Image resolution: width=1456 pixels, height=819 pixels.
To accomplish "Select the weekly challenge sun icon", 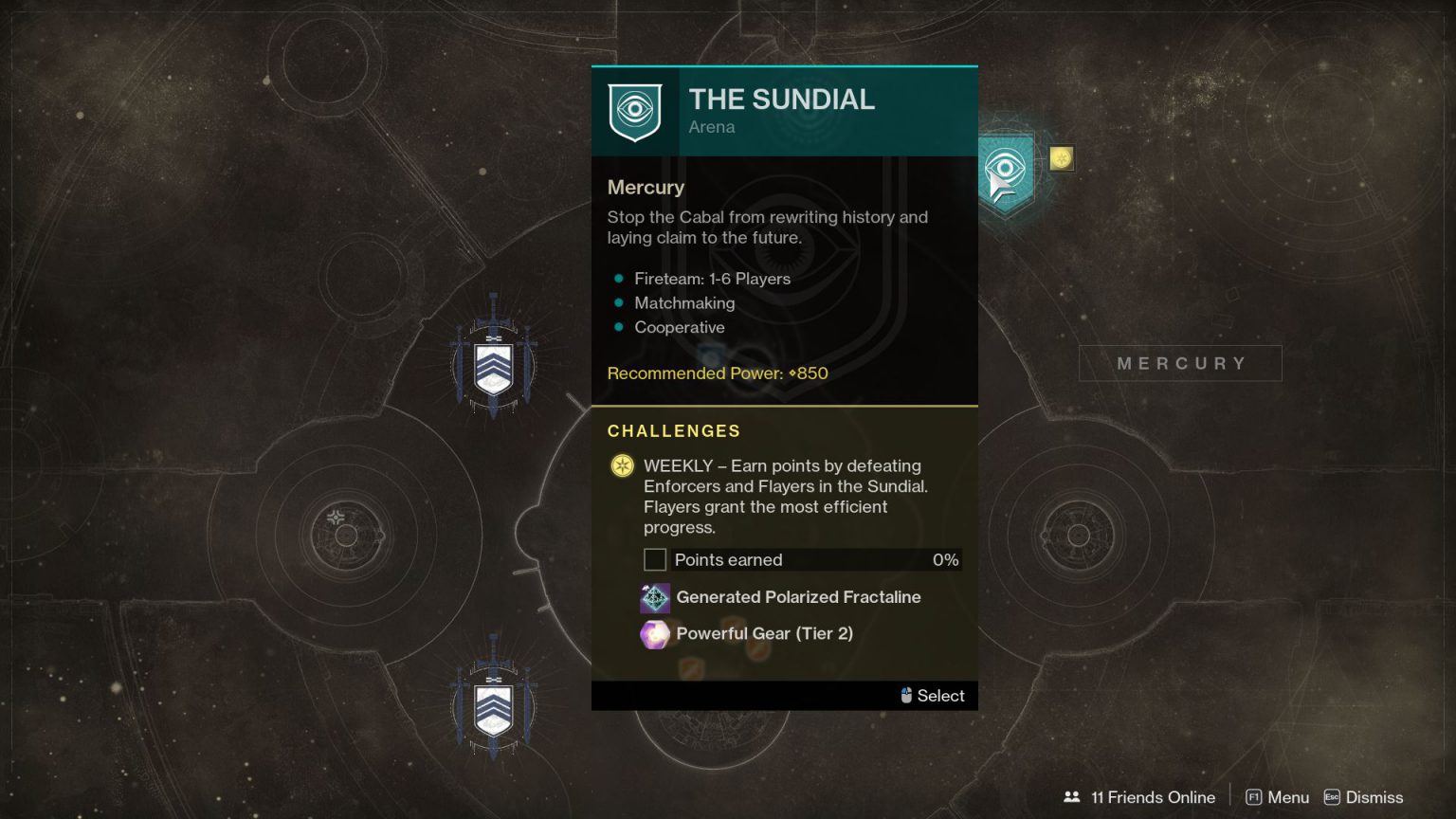I will point(622,466).
